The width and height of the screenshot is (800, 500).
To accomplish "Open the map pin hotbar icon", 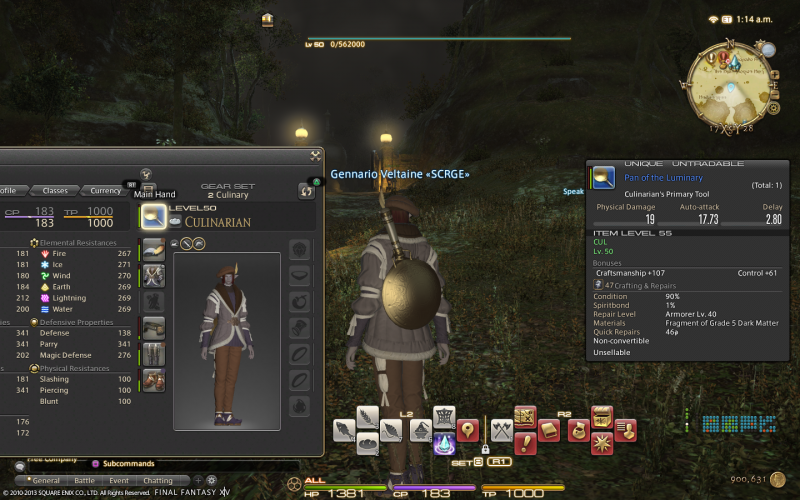I will tap(467, 431).
